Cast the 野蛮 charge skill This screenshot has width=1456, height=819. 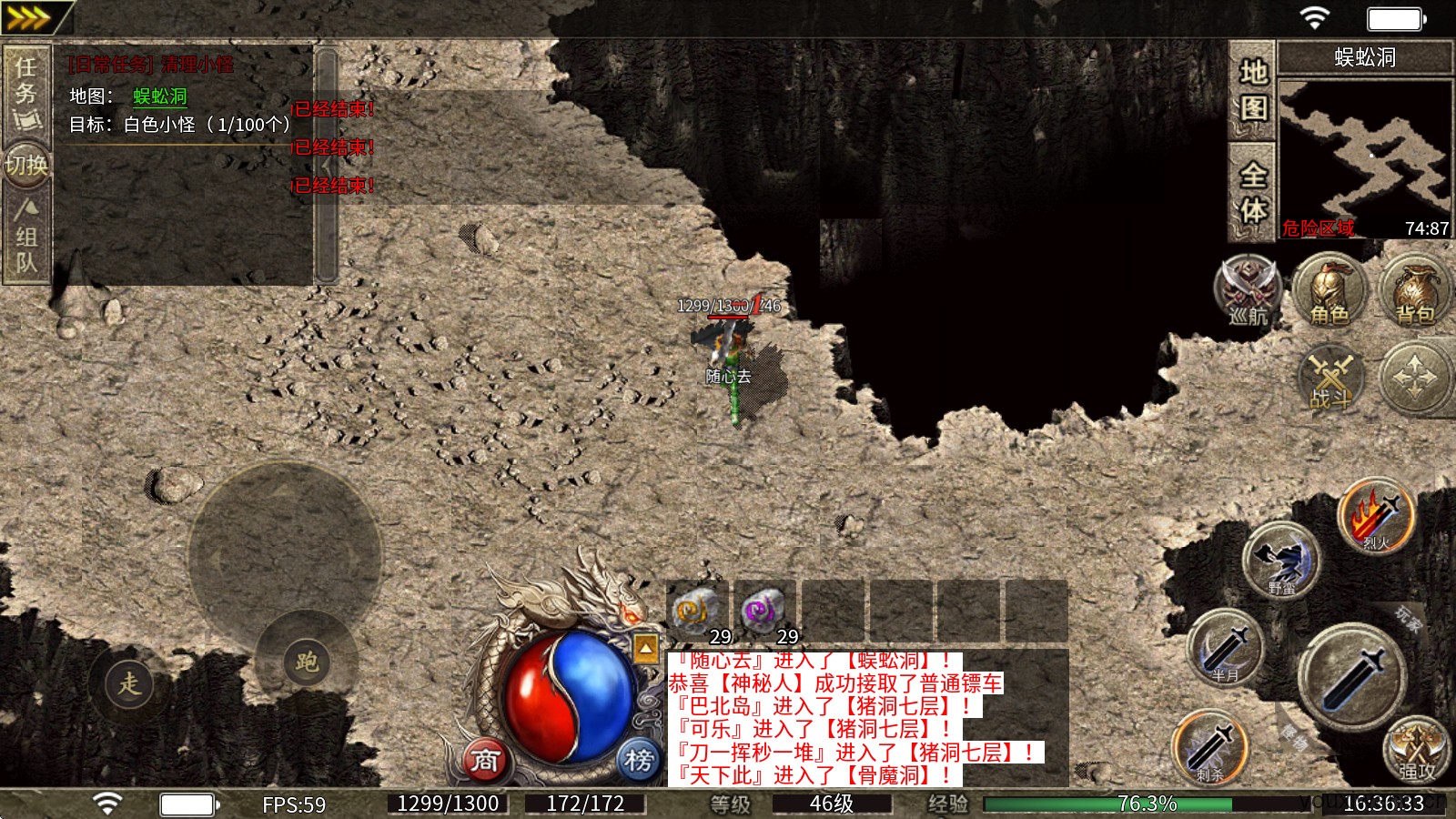[x=1282, y=561]
